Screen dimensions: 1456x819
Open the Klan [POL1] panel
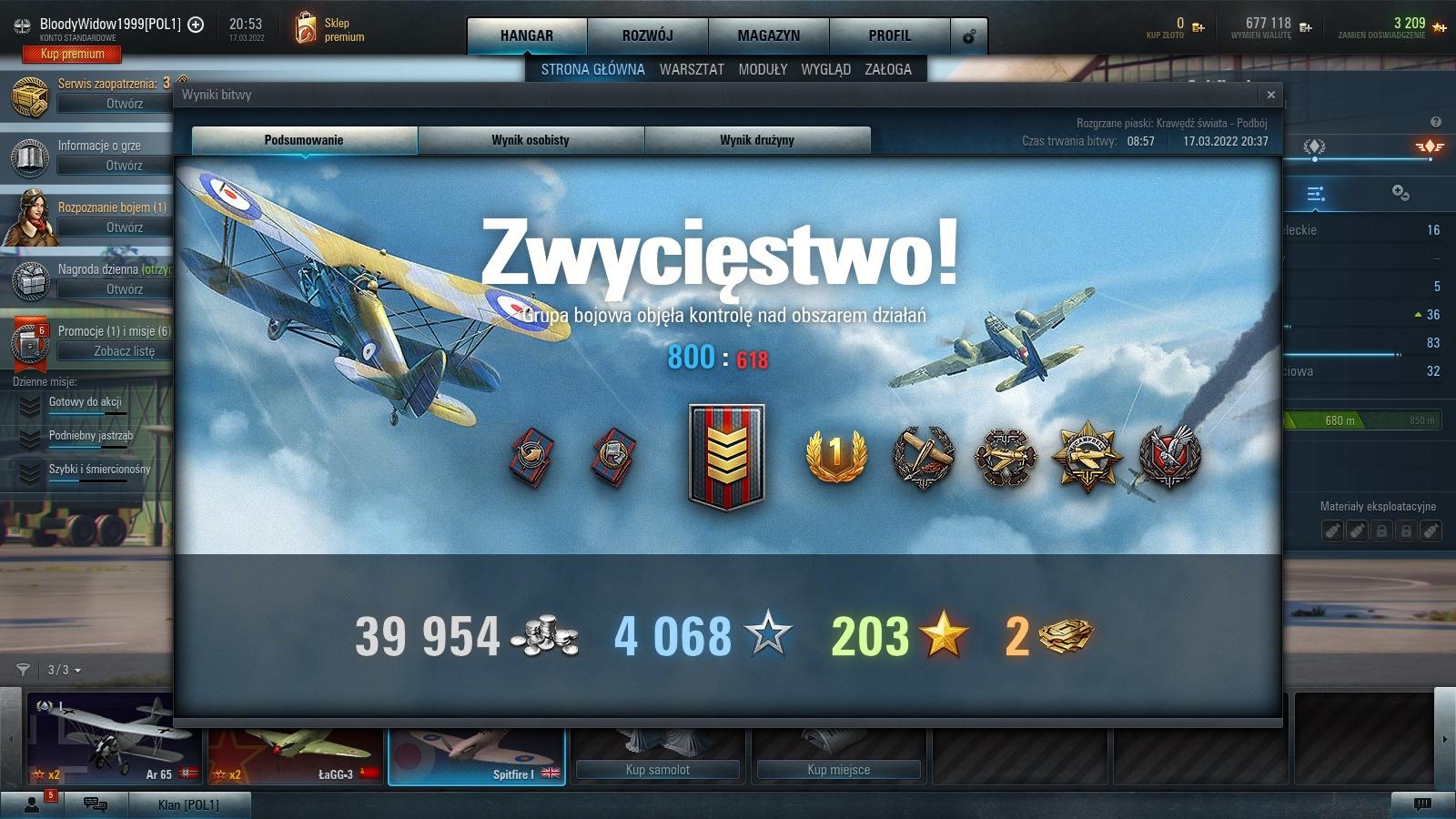coord(188,804)
